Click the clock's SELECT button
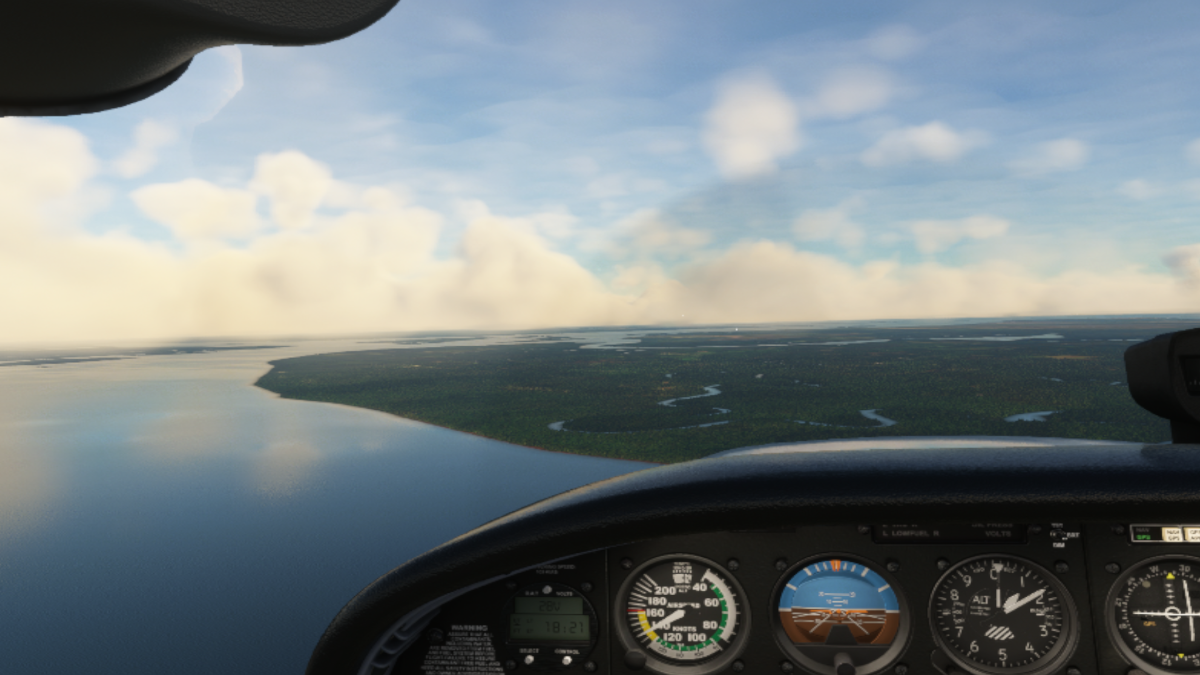The height and width of the screenshot is (675, 1200). pyautogui.click(x=529, y=659)
